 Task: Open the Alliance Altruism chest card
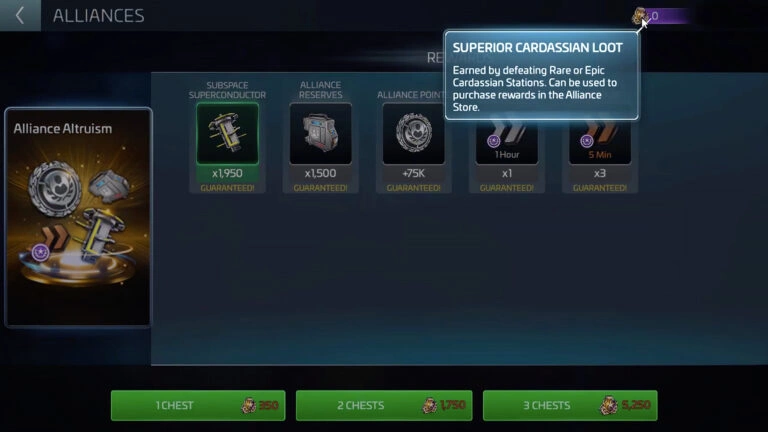78,217
